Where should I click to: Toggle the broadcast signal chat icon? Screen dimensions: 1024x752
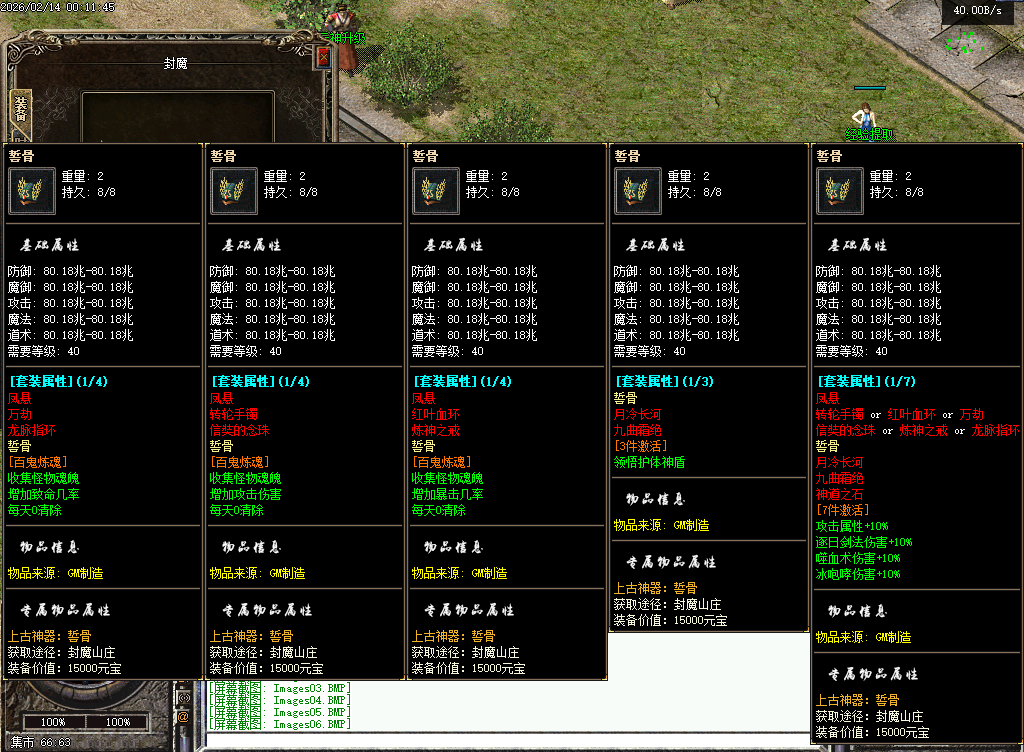[183, 696]
